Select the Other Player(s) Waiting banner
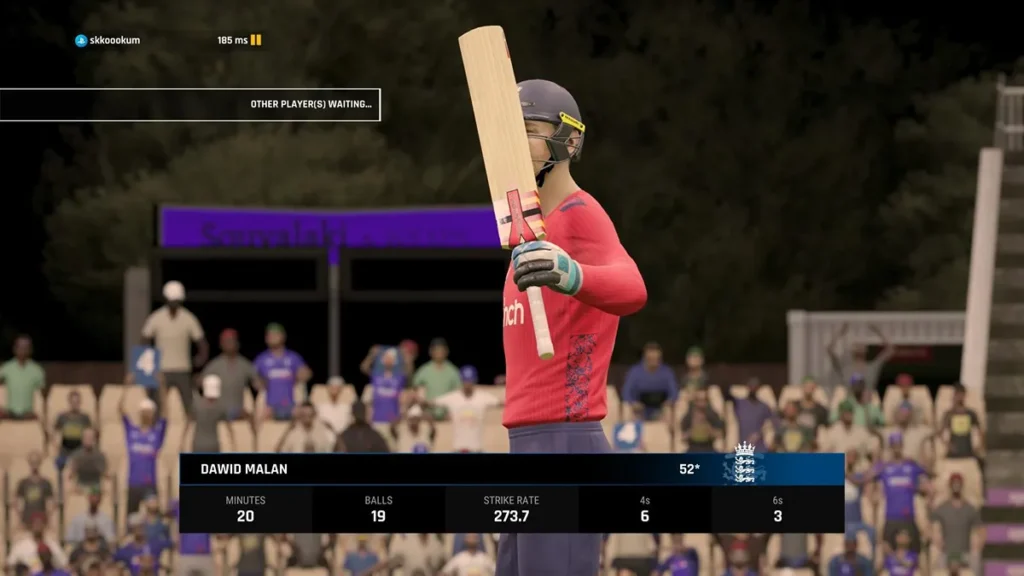 coord(190,104)
